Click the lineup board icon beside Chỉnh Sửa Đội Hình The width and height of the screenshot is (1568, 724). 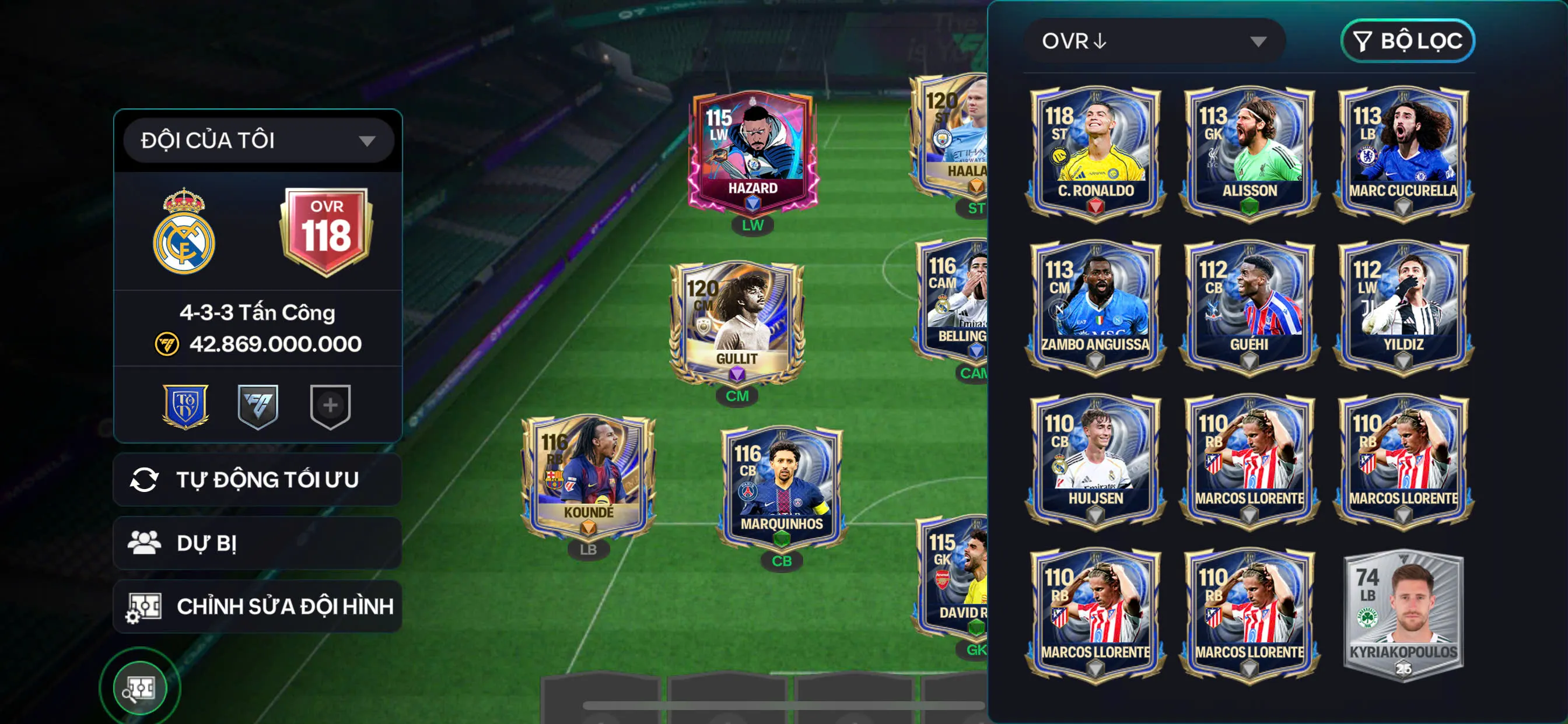[146, 606]
